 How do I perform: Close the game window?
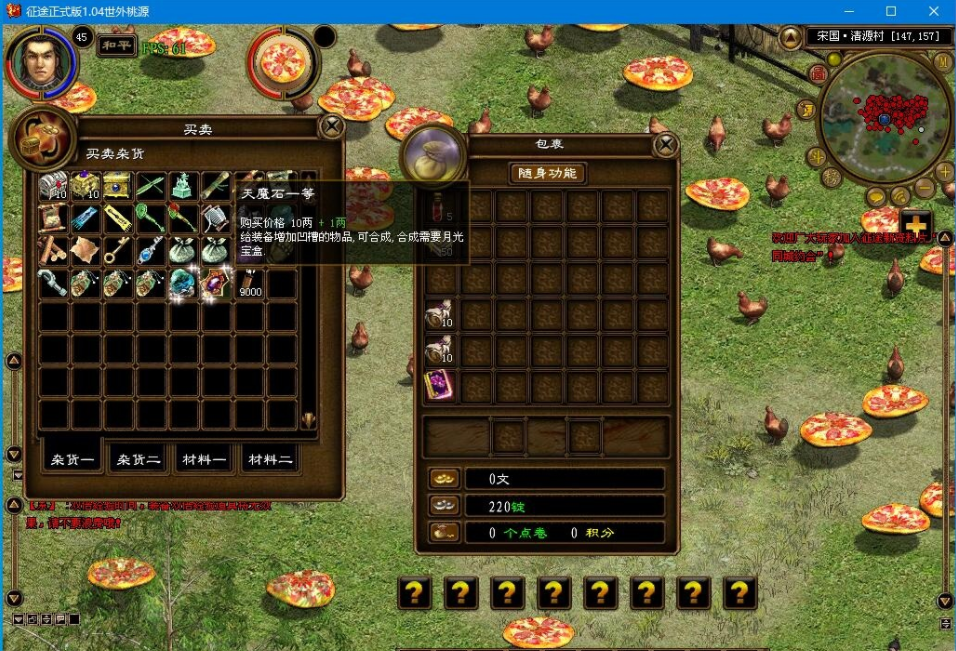pos(932,11)
